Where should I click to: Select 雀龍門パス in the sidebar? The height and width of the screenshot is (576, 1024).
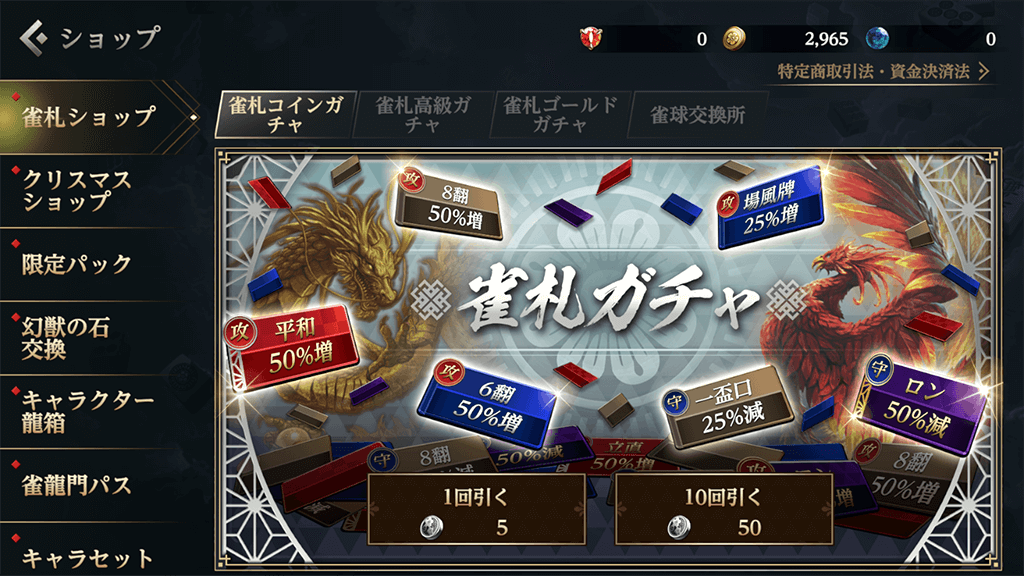[78, 485]
